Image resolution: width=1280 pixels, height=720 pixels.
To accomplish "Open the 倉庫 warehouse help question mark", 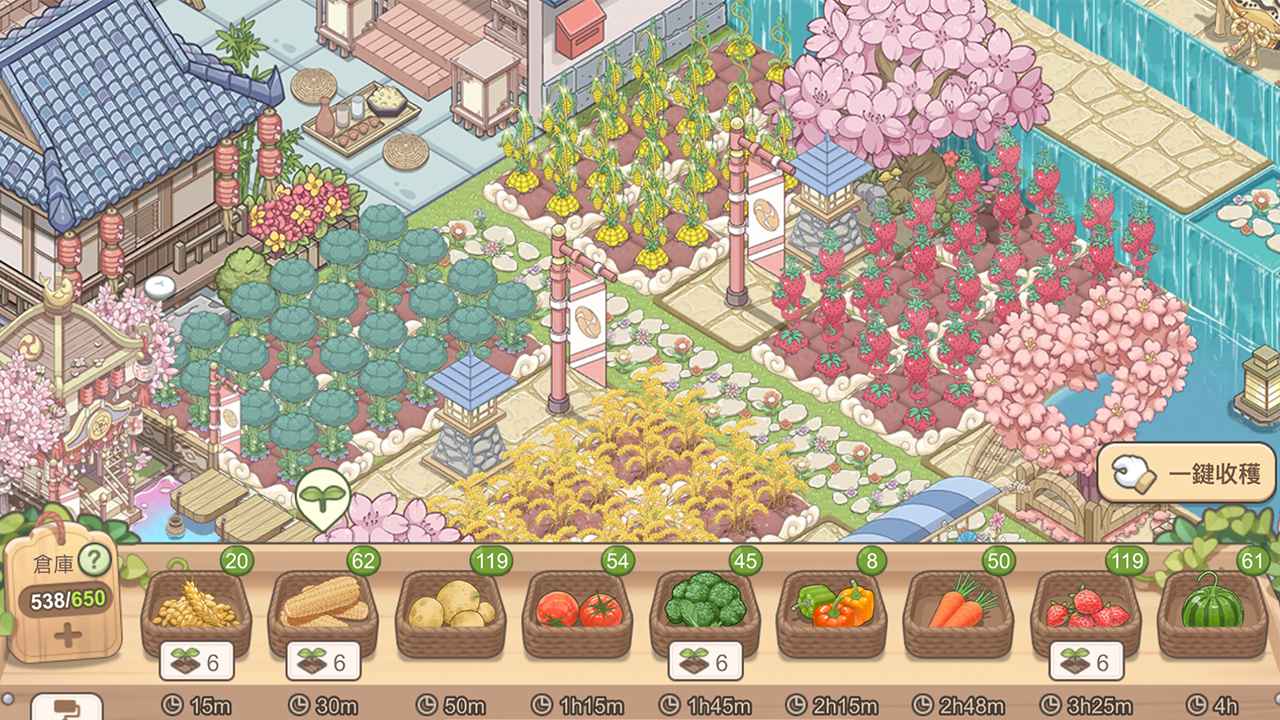I will 93,560.
